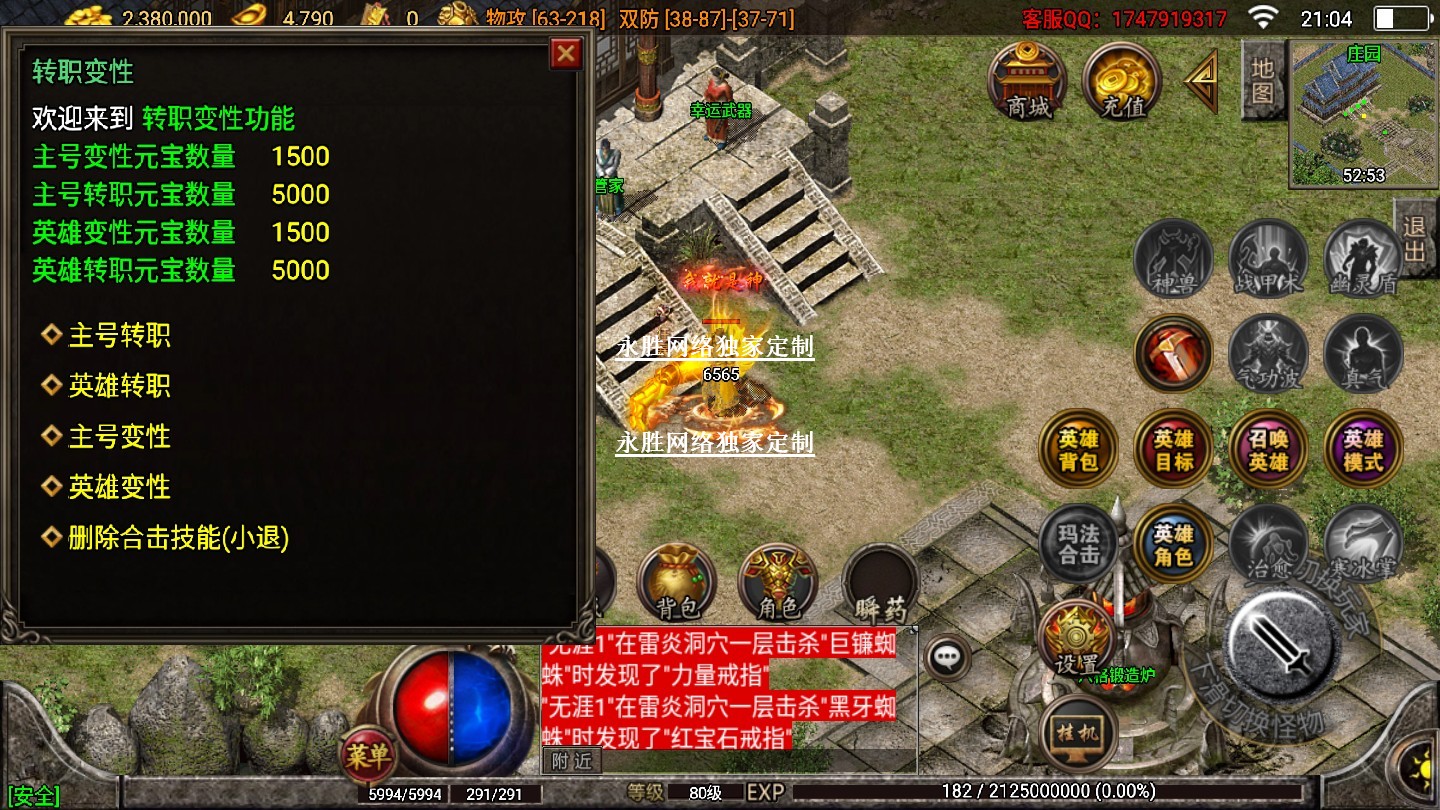This screenshot has width=1440, height=810.
Task: Open the 背包 bag icon
Action: click(677, 583)
